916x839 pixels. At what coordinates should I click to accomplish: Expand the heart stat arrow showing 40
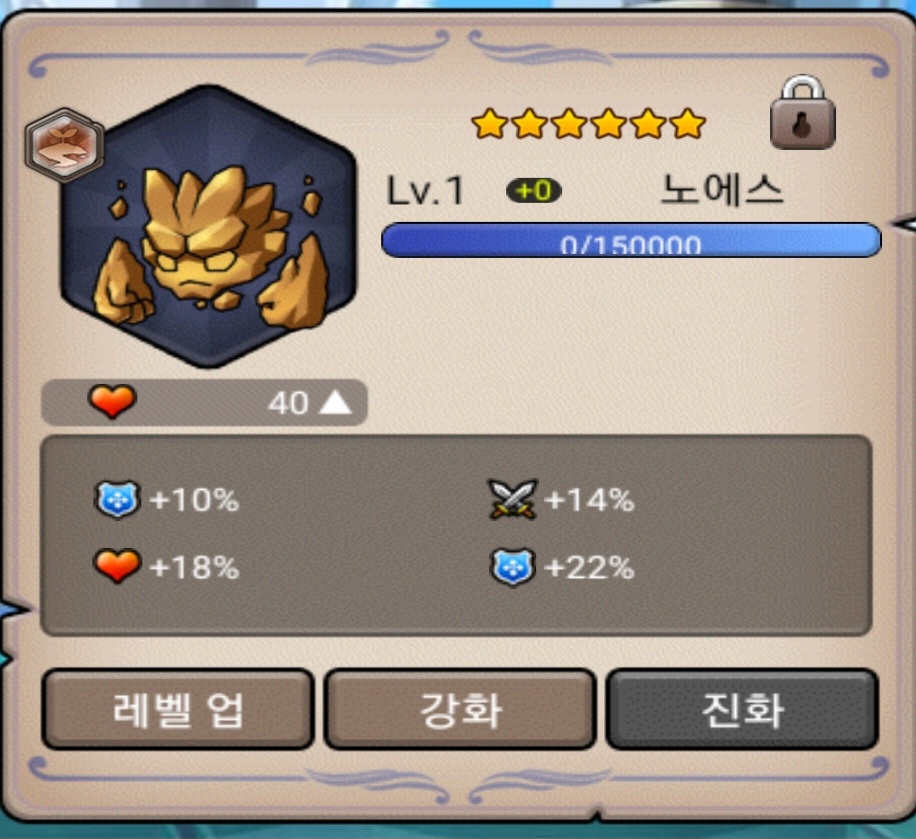coord(336,403)
